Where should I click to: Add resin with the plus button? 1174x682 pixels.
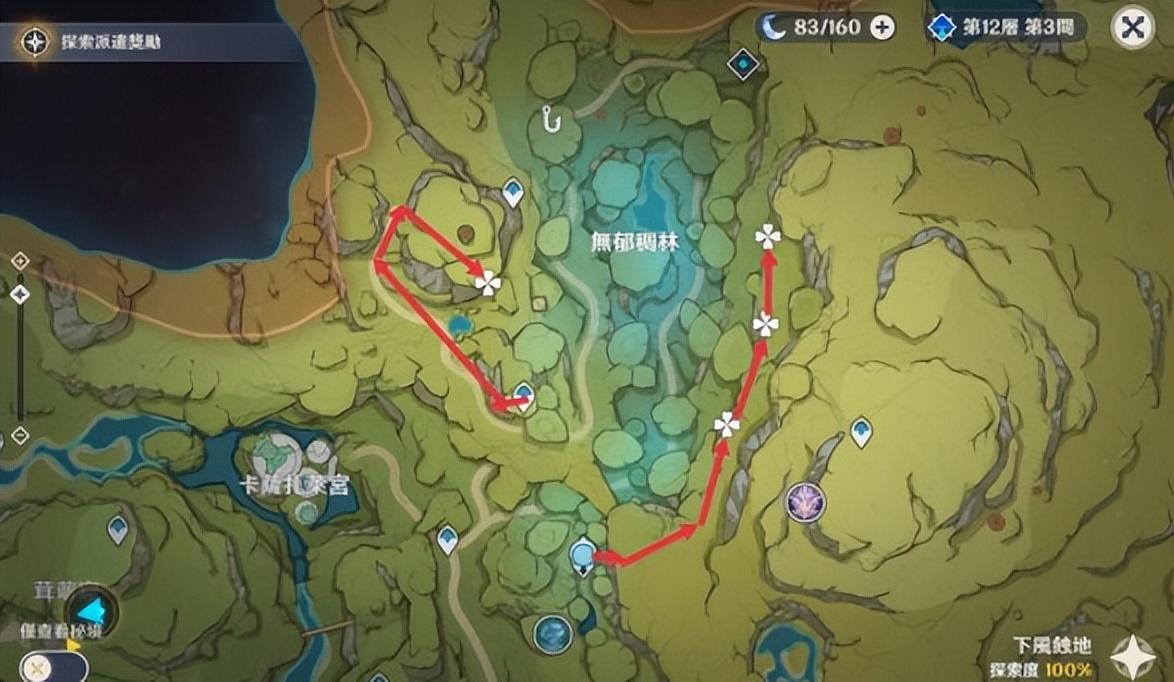coord(882,27)
